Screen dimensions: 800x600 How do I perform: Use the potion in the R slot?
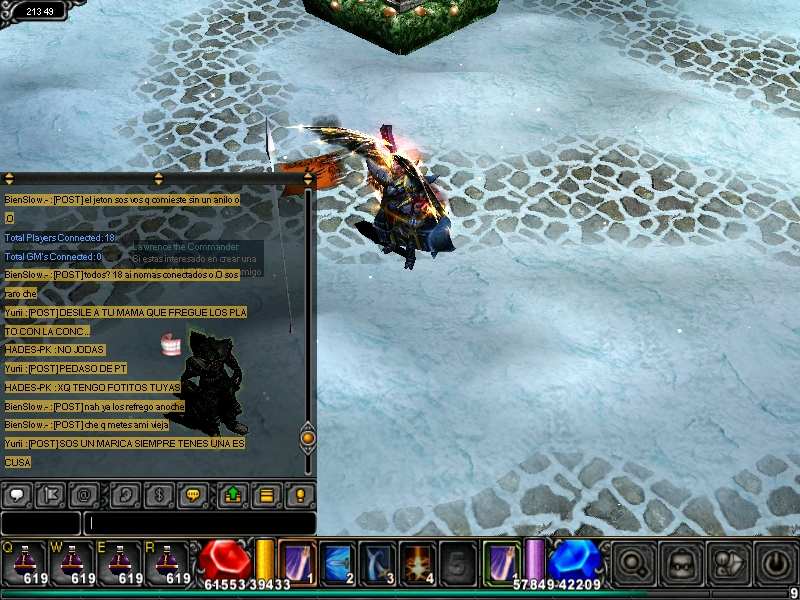click(x=166, y=561)
